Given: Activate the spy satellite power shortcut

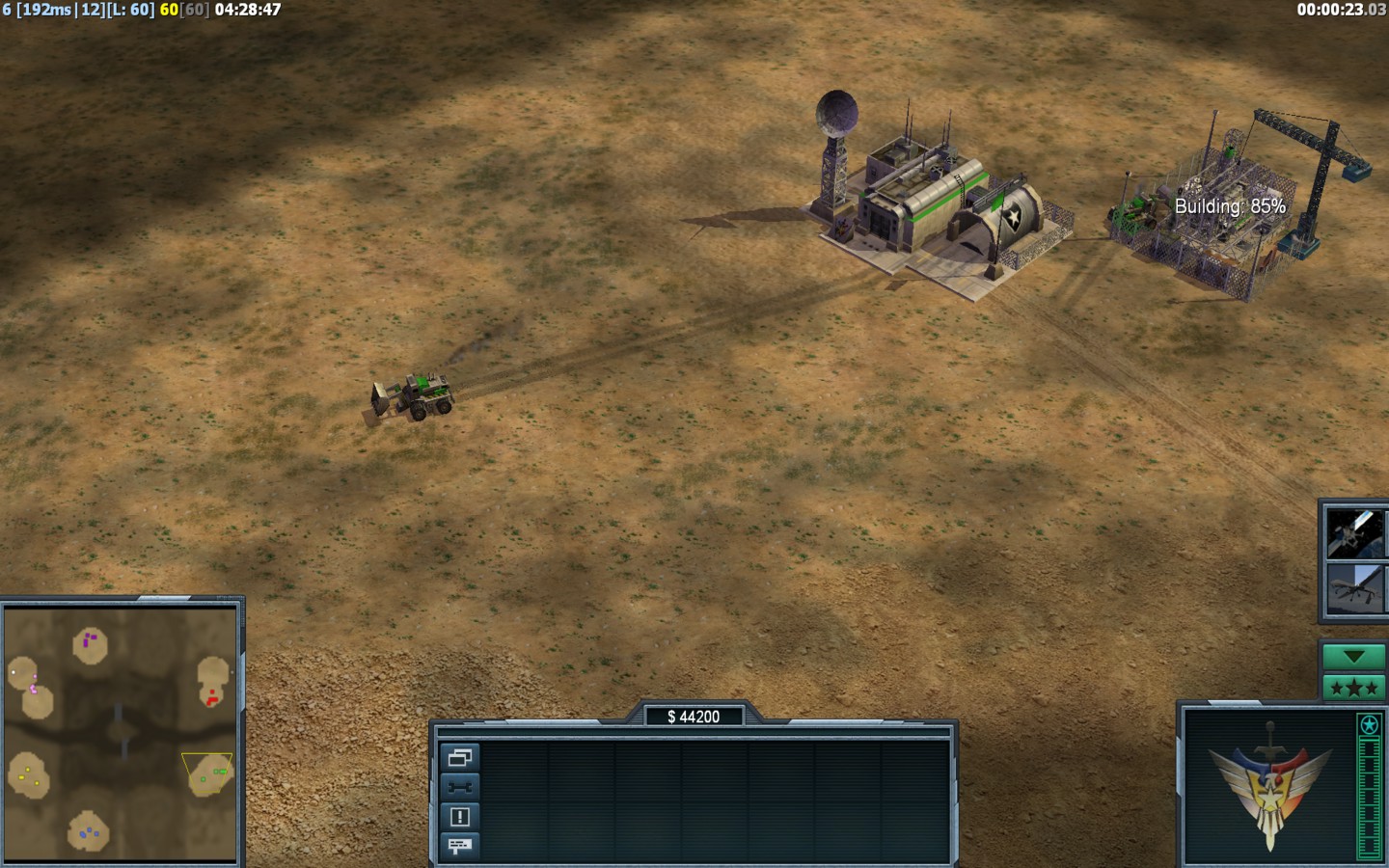Looking at the screenshot, I should point(1353,533).
